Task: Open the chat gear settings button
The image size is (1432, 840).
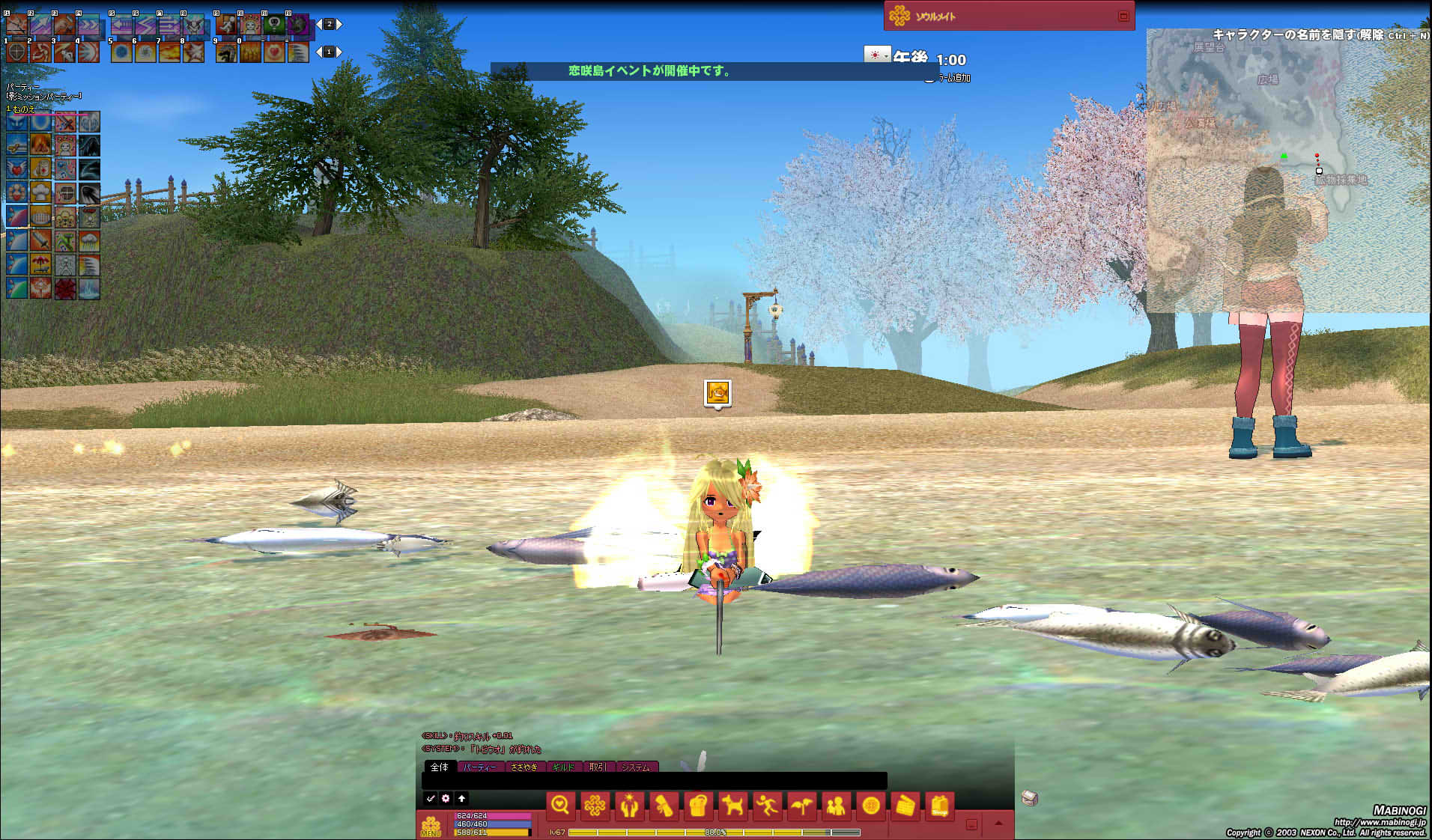Action: (x=446, y=798)
